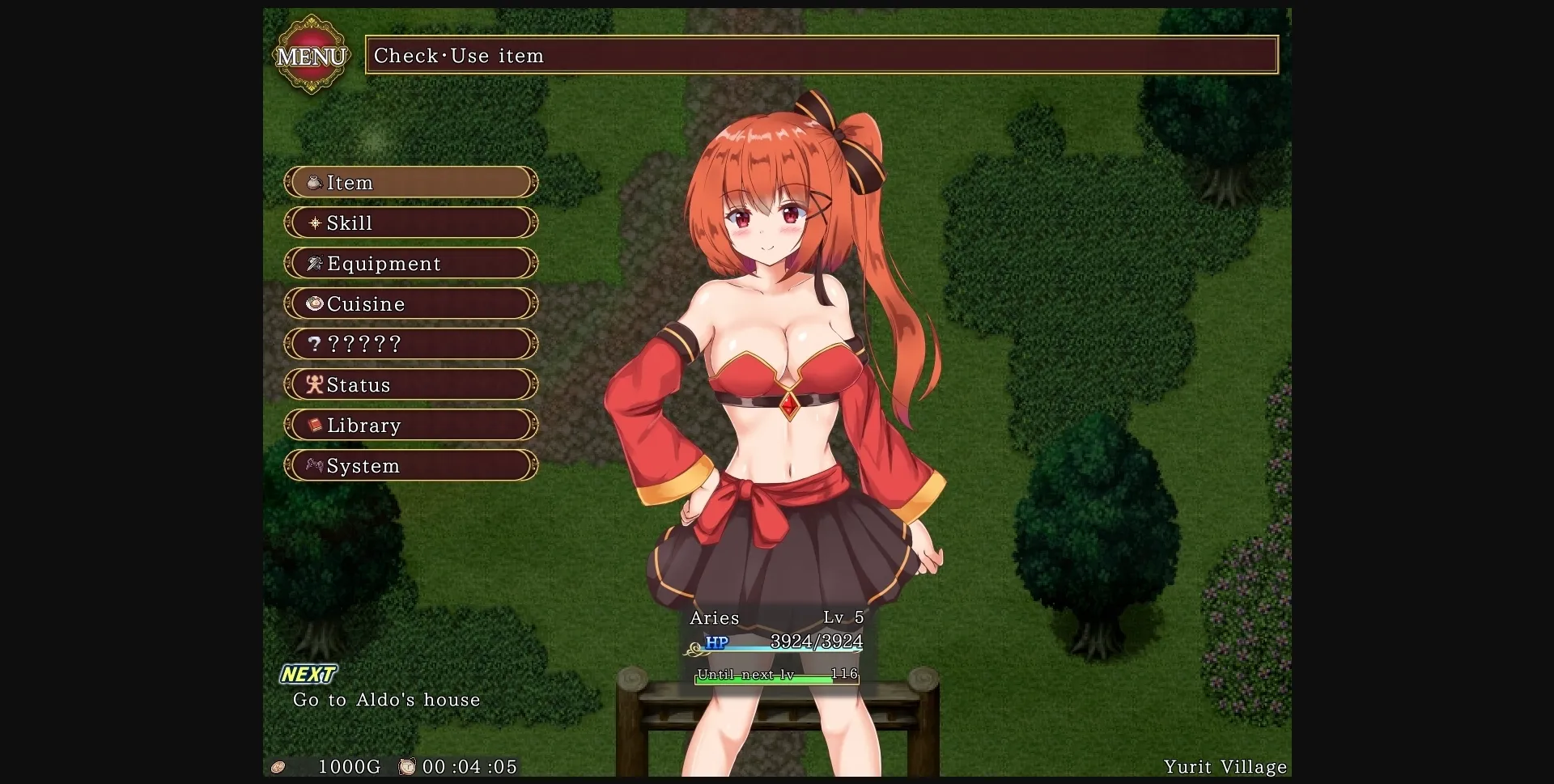Click the Aries character portrait
The width and height of the screenshot is (1554, 784).
coord(777,364)
